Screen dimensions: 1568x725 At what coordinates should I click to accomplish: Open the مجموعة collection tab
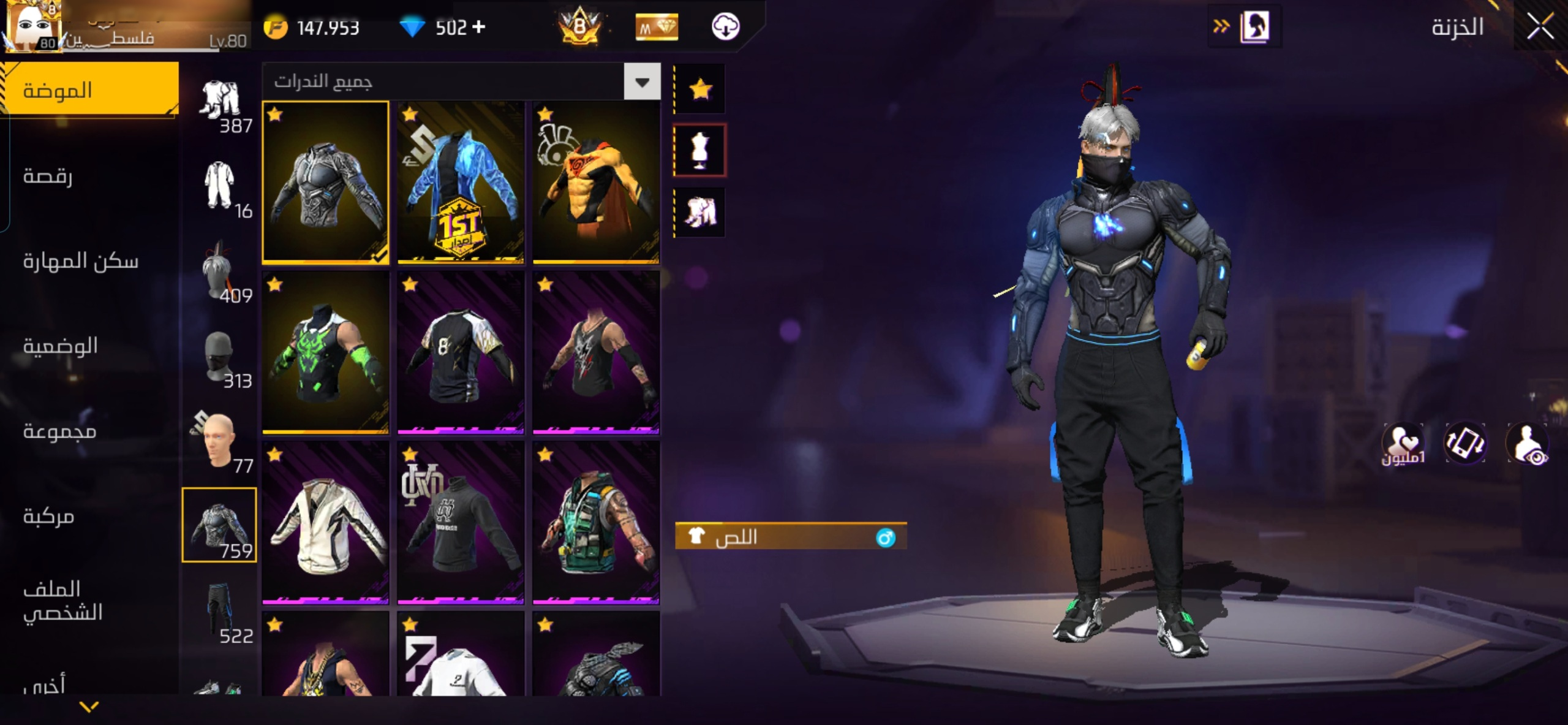60,431
